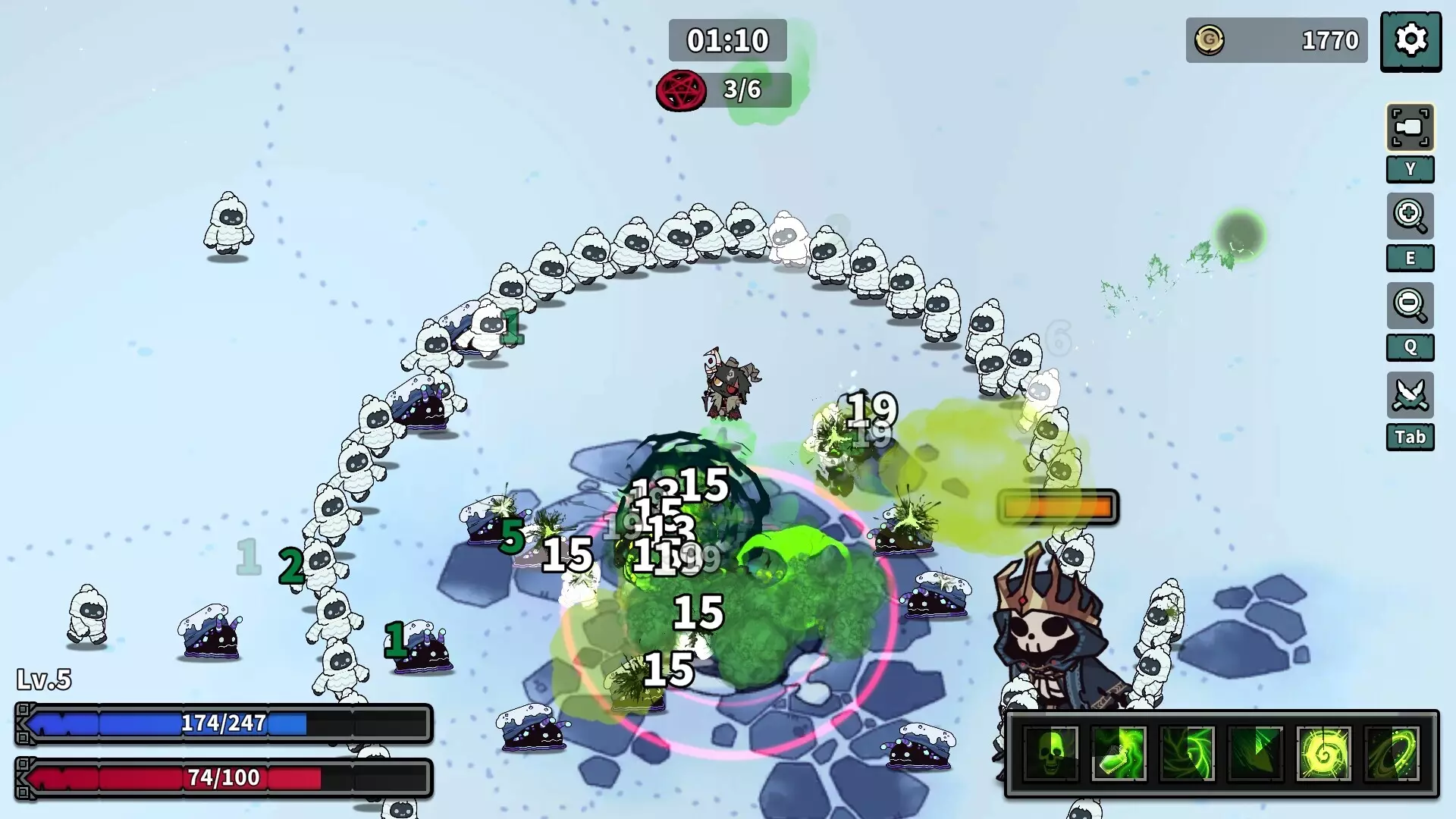Viewport: 1456px width, 819px height.
Task: Click the red pentagram wave tracker
Action: [x=681, y=90]
